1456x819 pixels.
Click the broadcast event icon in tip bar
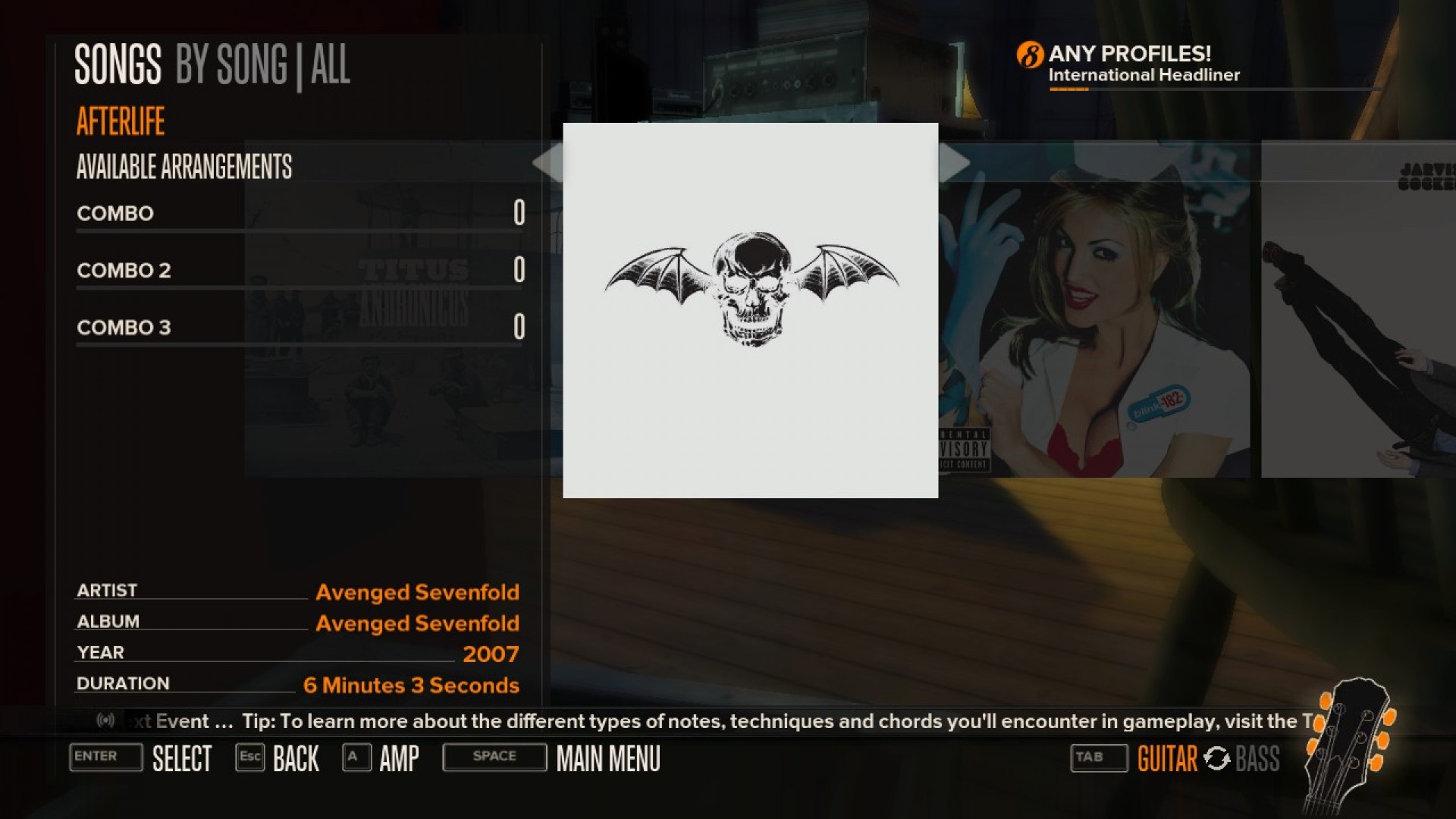coord(107,721)
